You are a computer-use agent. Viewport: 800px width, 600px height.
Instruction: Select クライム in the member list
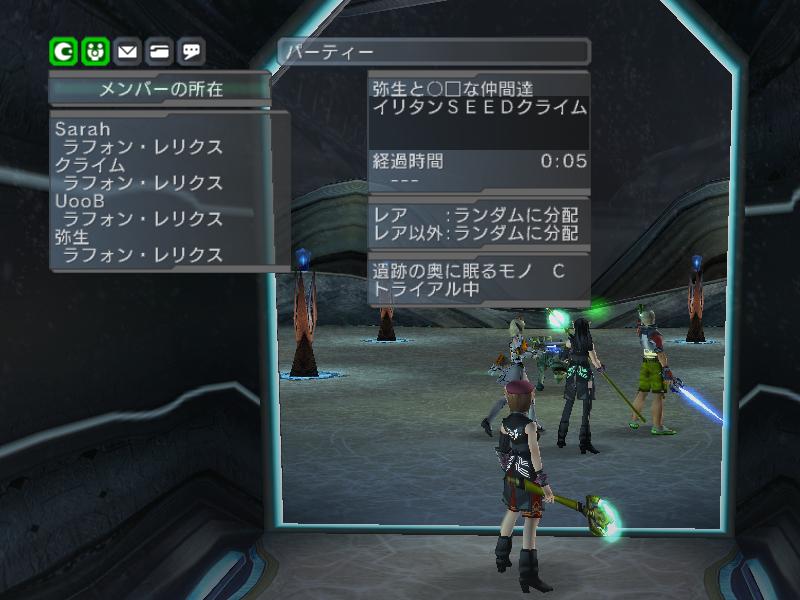(x=91, y=165)
